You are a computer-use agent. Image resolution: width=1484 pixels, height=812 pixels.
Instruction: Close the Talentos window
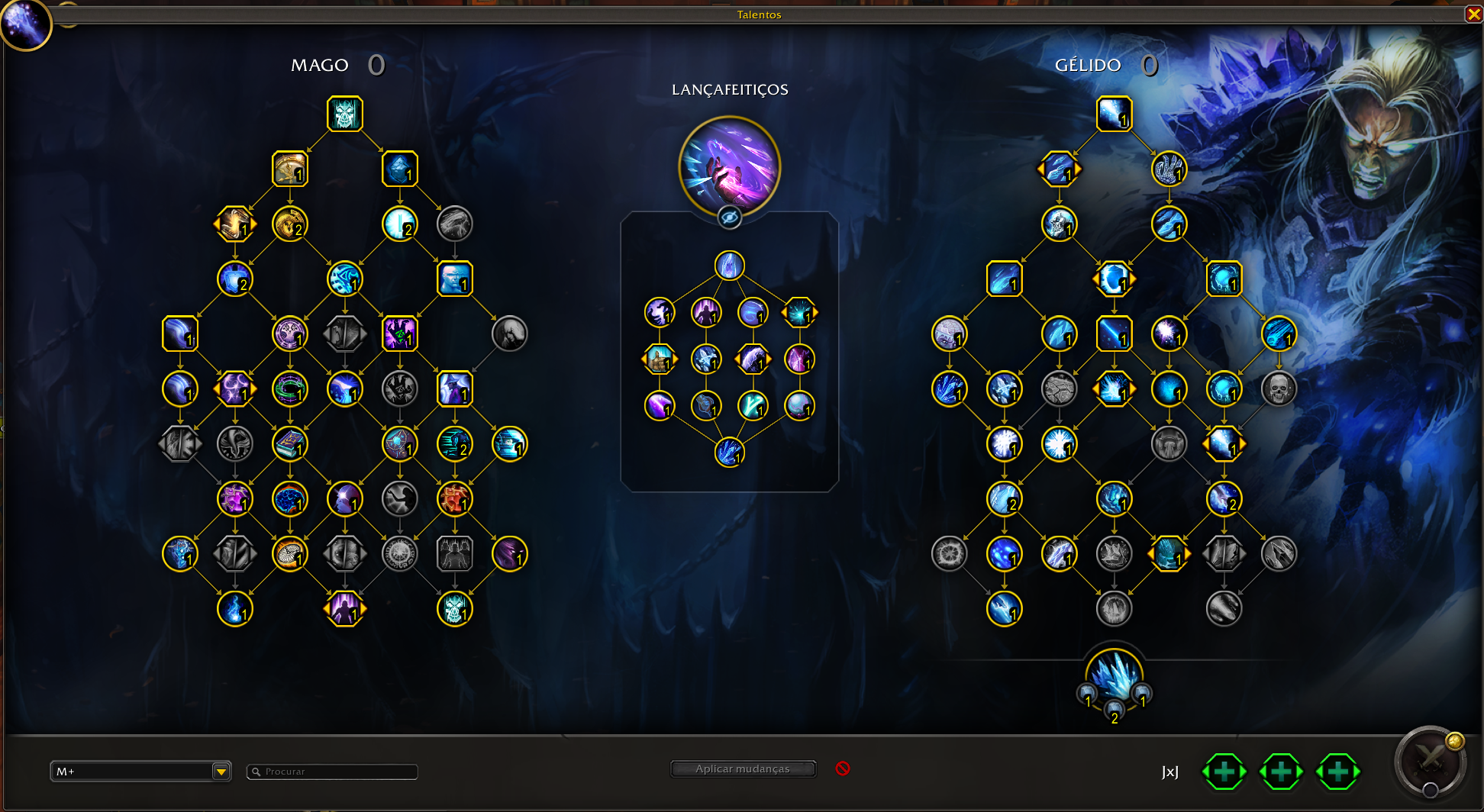(1474, 14)
